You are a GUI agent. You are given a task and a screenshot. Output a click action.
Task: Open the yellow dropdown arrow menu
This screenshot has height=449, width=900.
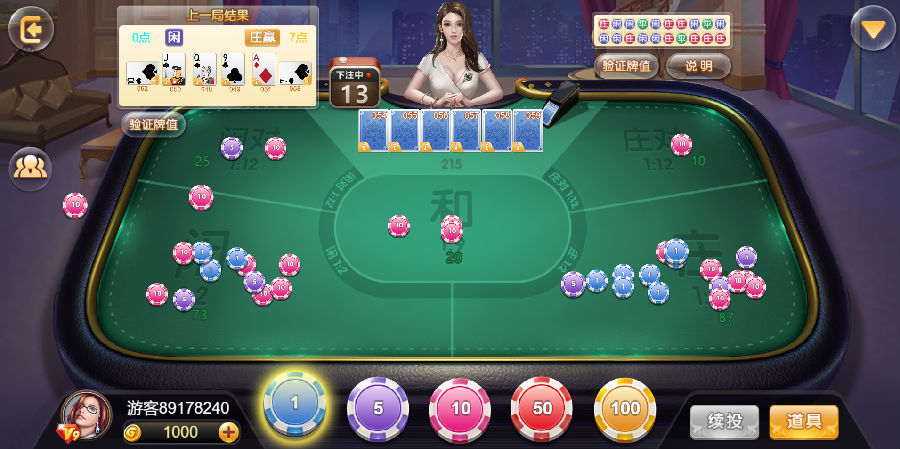coord(873,29)
